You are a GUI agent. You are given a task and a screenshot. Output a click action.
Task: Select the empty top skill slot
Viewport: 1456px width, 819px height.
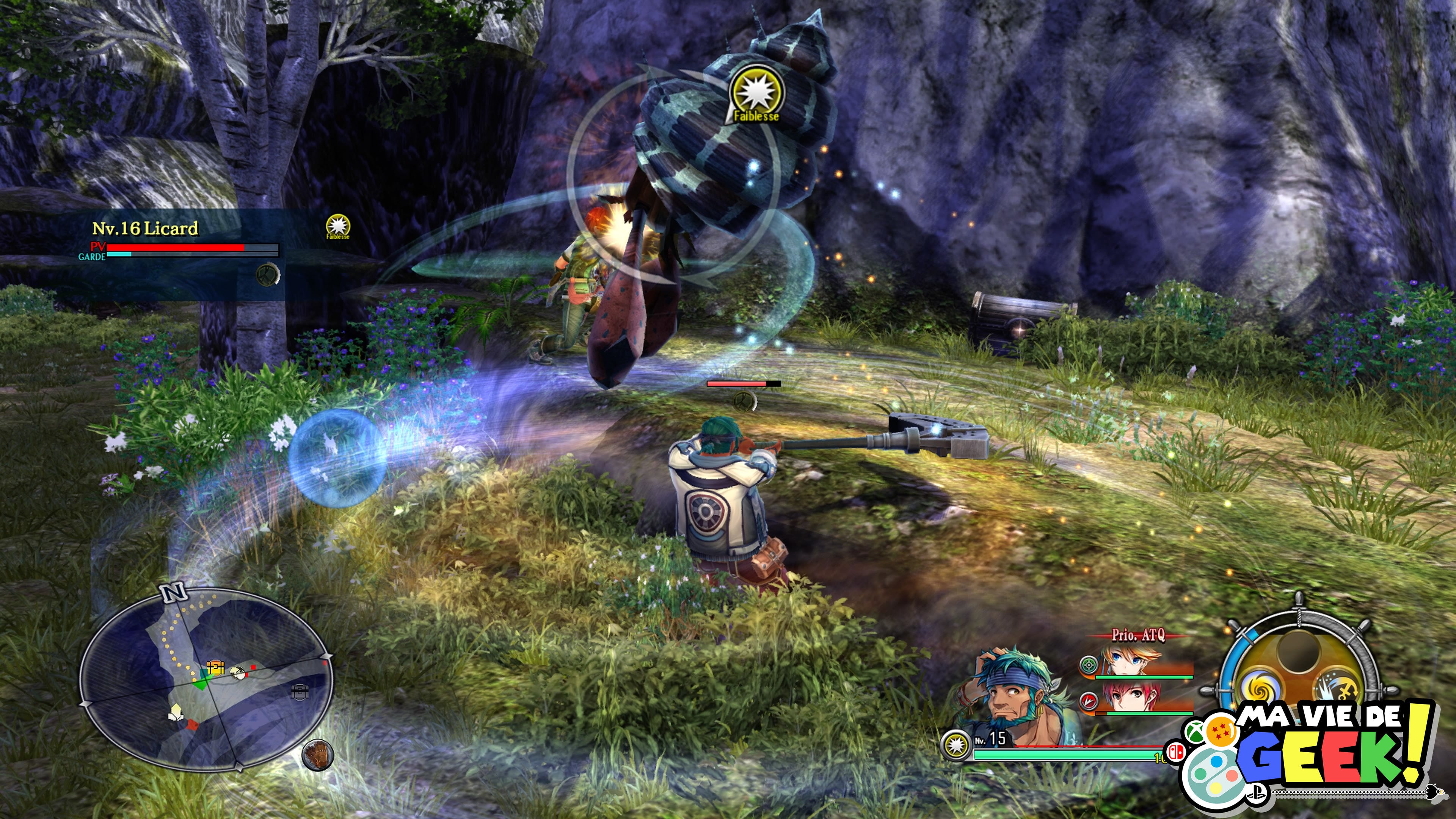click(1298, 650)
